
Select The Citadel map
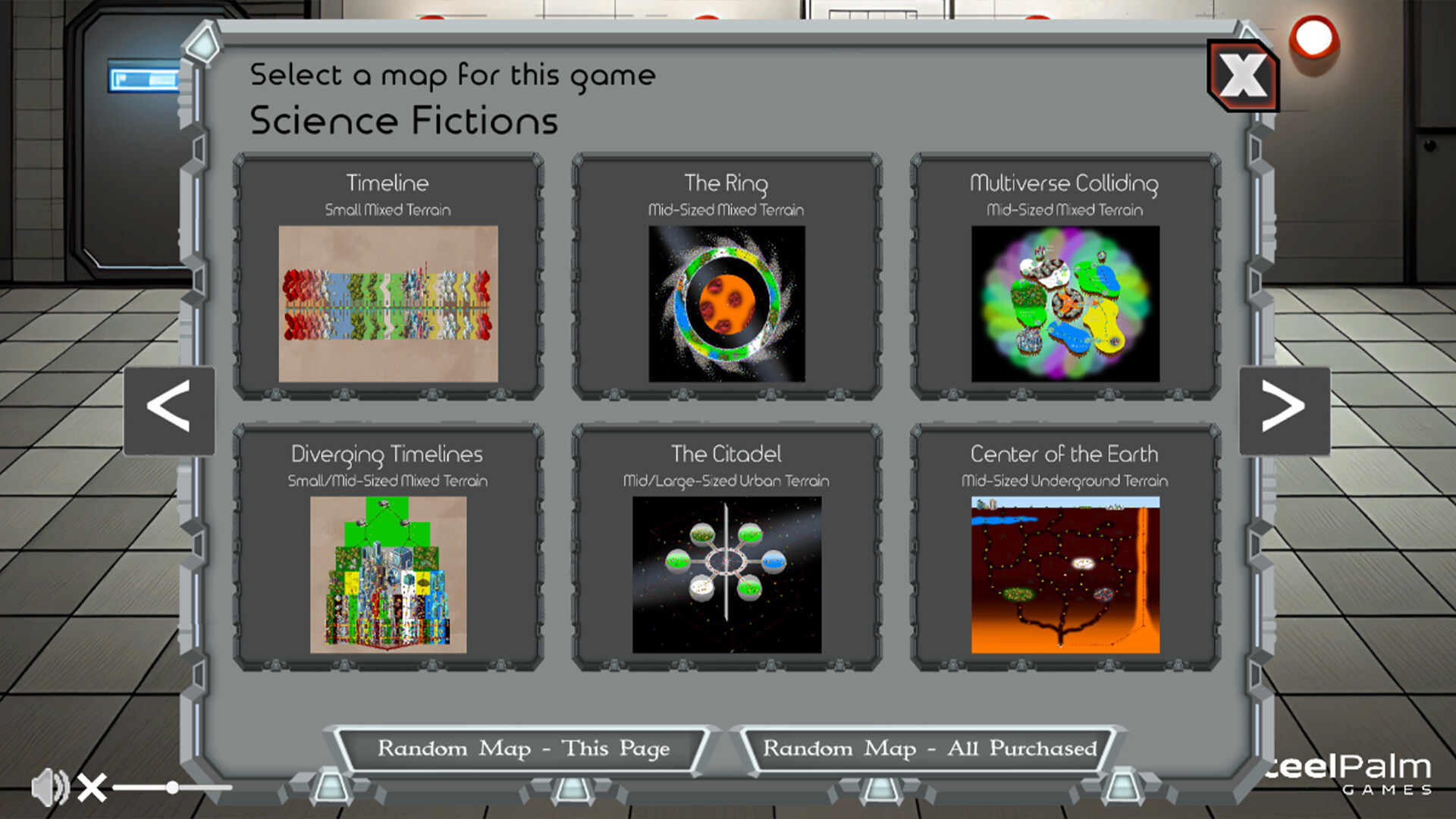pos(726,573)
